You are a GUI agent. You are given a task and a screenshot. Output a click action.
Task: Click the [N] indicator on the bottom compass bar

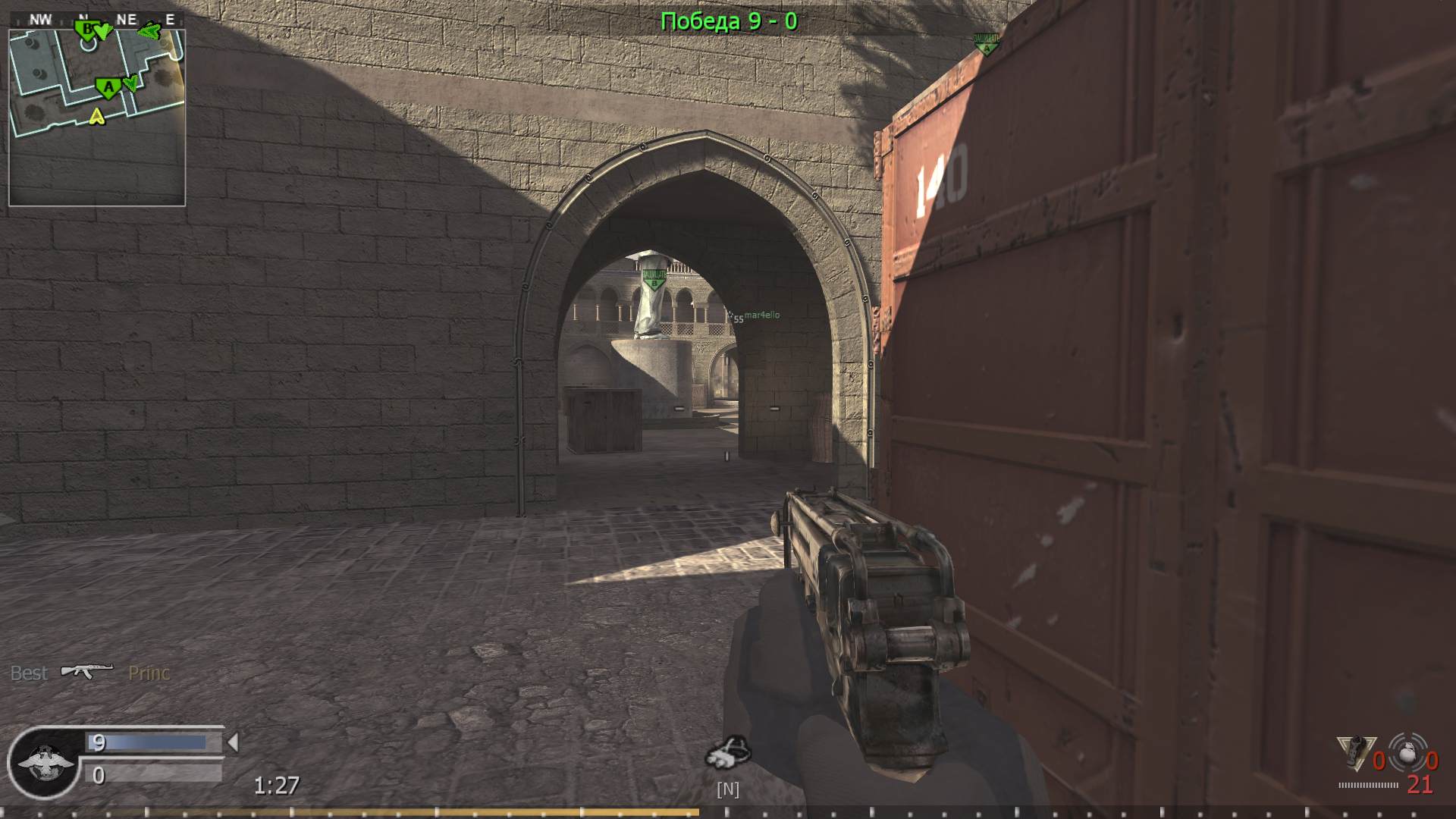728,790
